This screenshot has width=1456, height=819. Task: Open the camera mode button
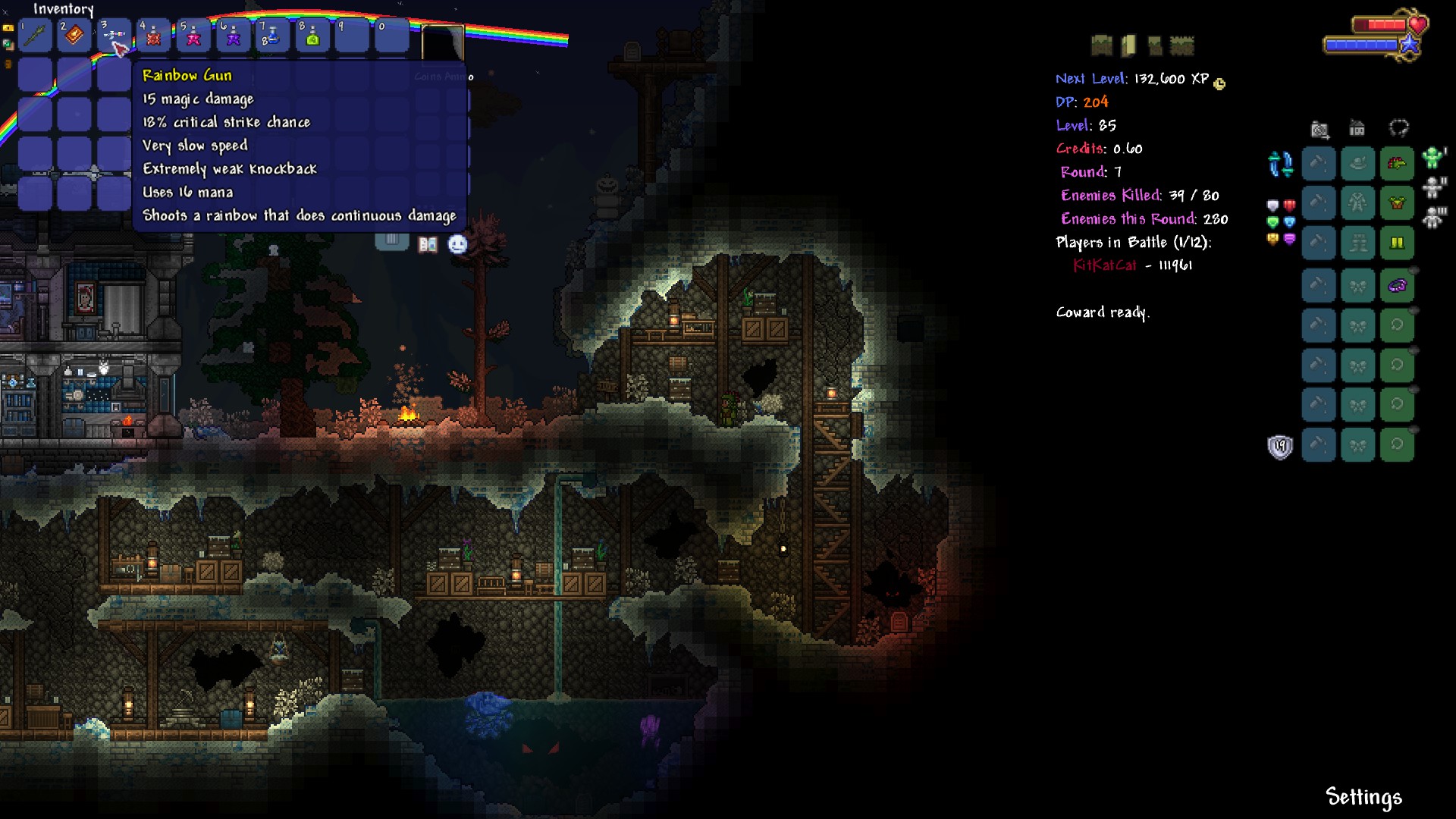coord(1319,130)
